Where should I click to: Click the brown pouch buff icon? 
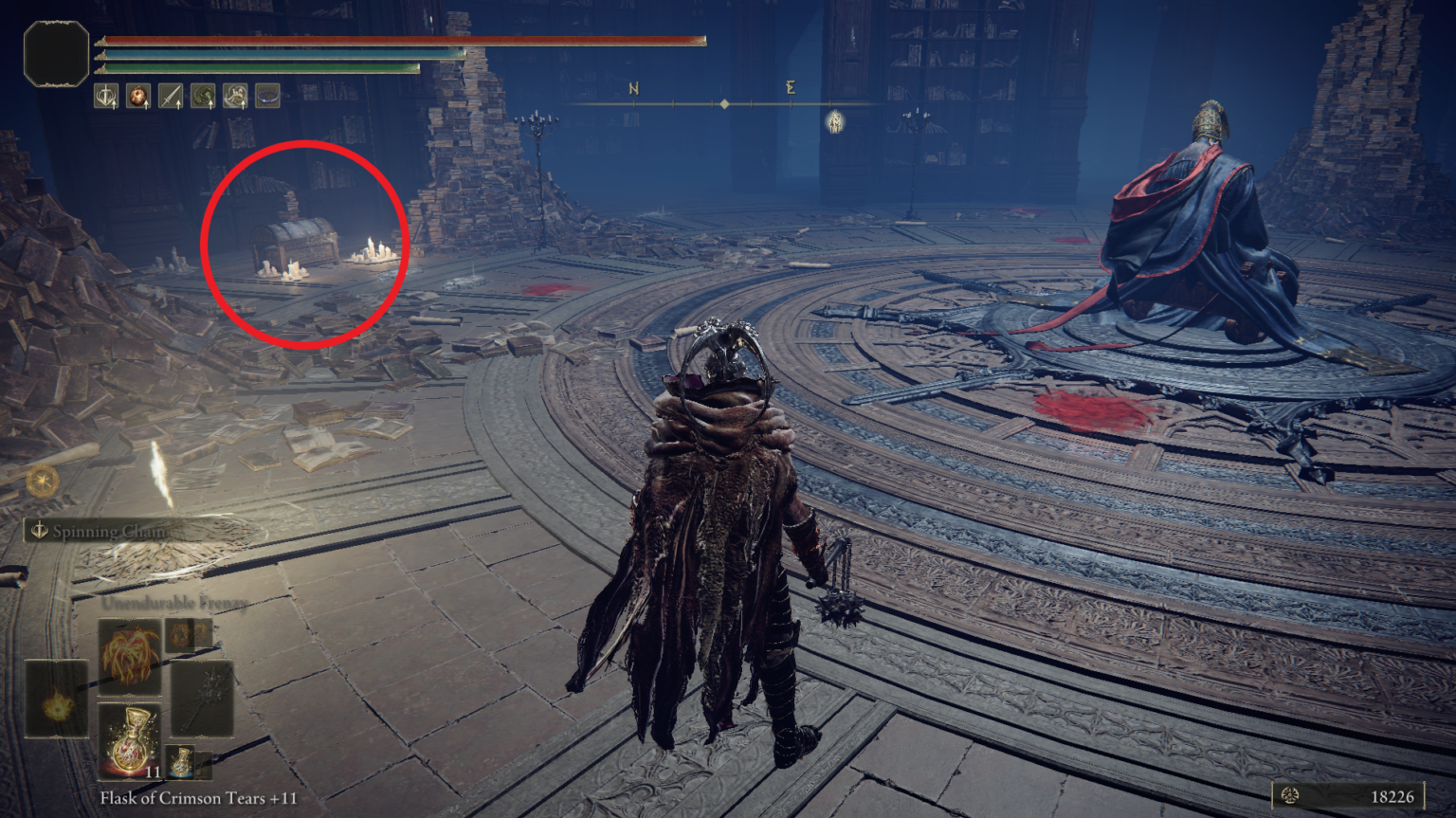(x=138, y=95)
